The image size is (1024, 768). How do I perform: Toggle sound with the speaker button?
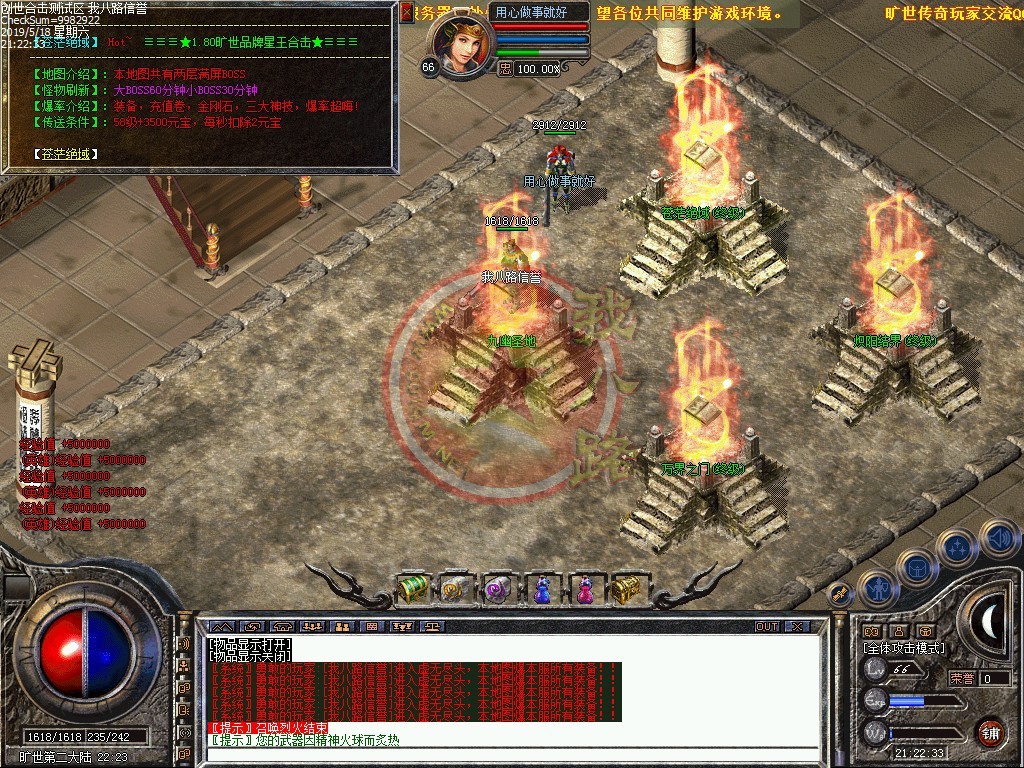[997, 537]
